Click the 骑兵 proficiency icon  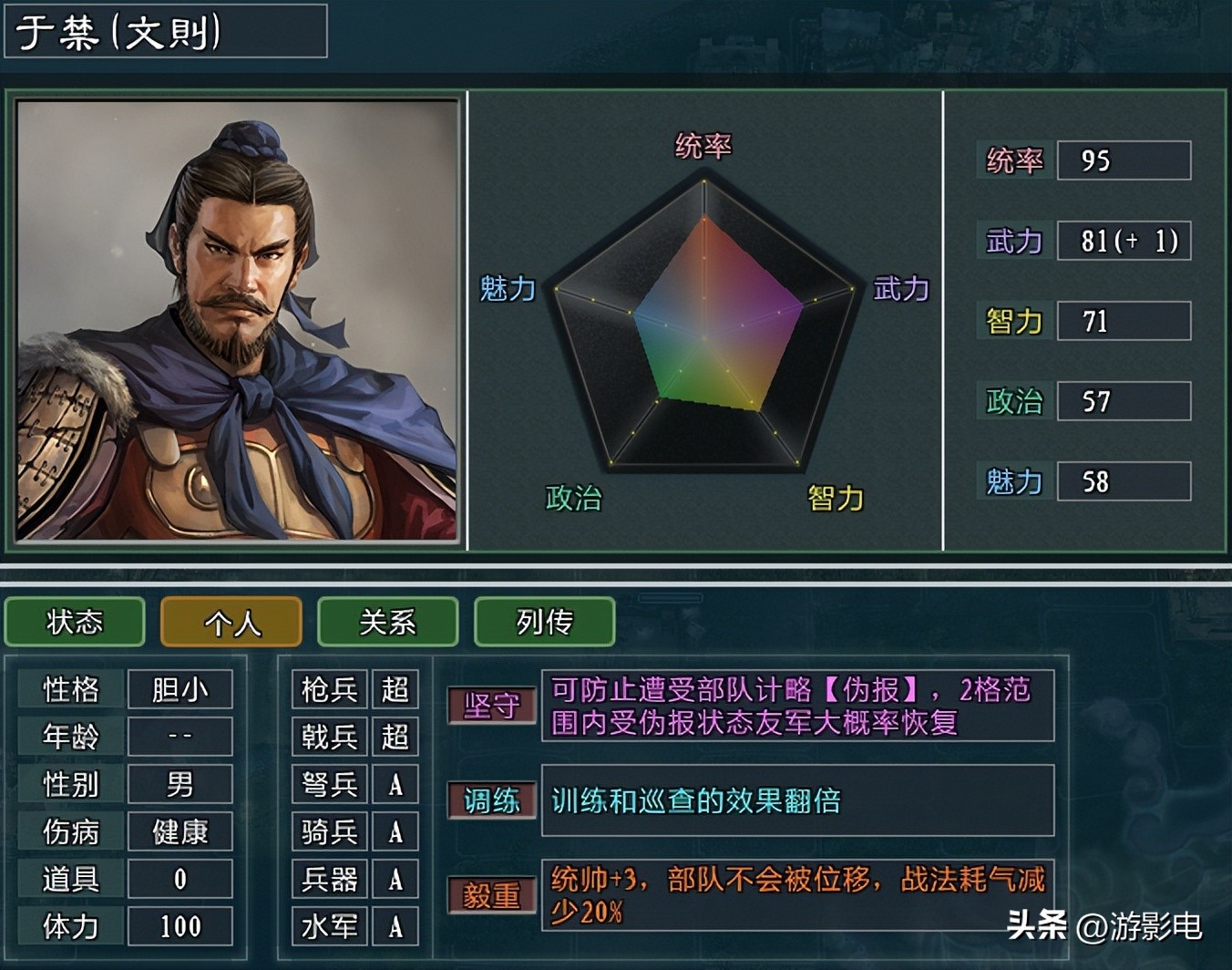coord(395,831)
